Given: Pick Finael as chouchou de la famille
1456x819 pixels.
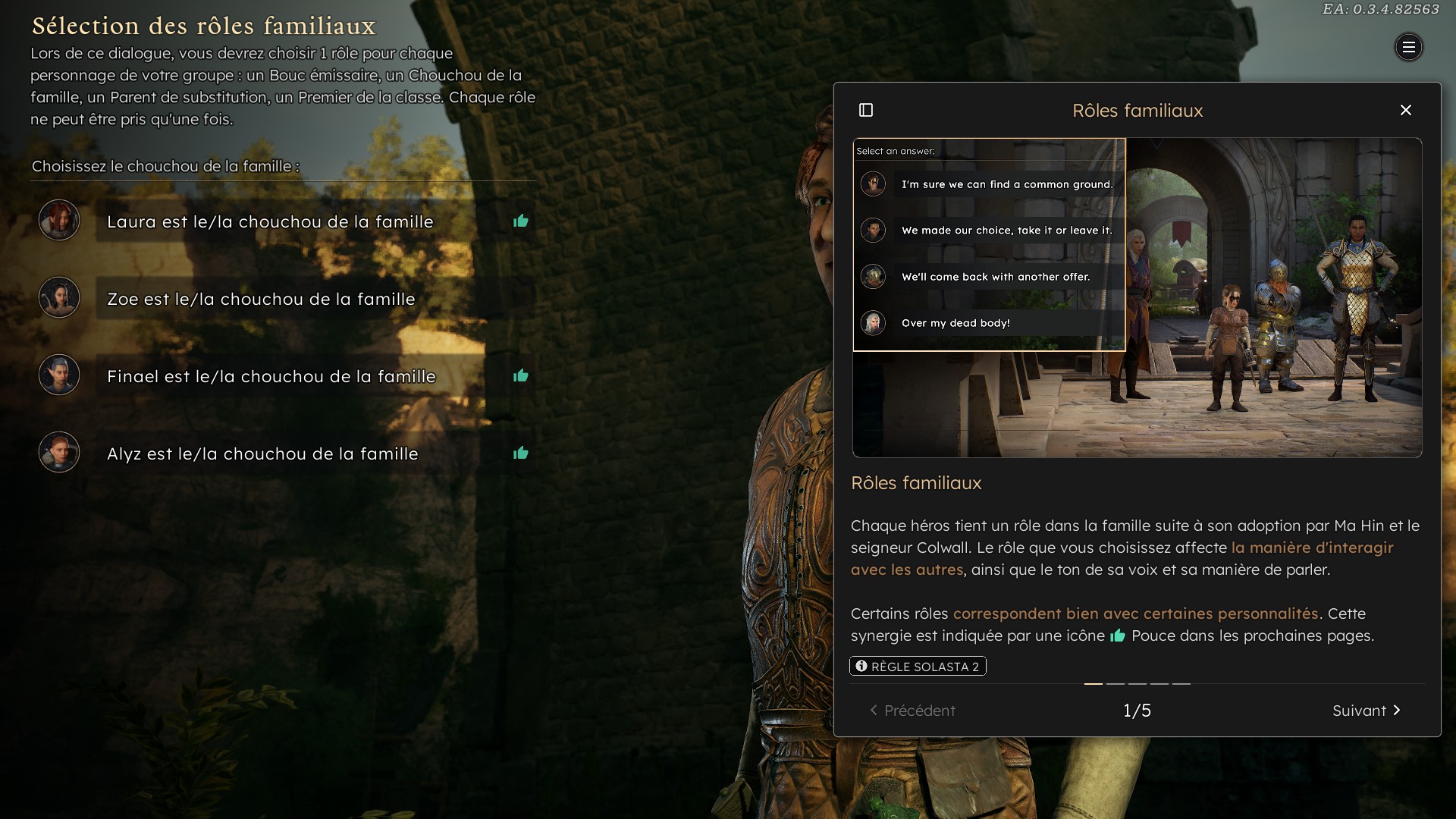Looking at the screenshot, I should (271, 376).
